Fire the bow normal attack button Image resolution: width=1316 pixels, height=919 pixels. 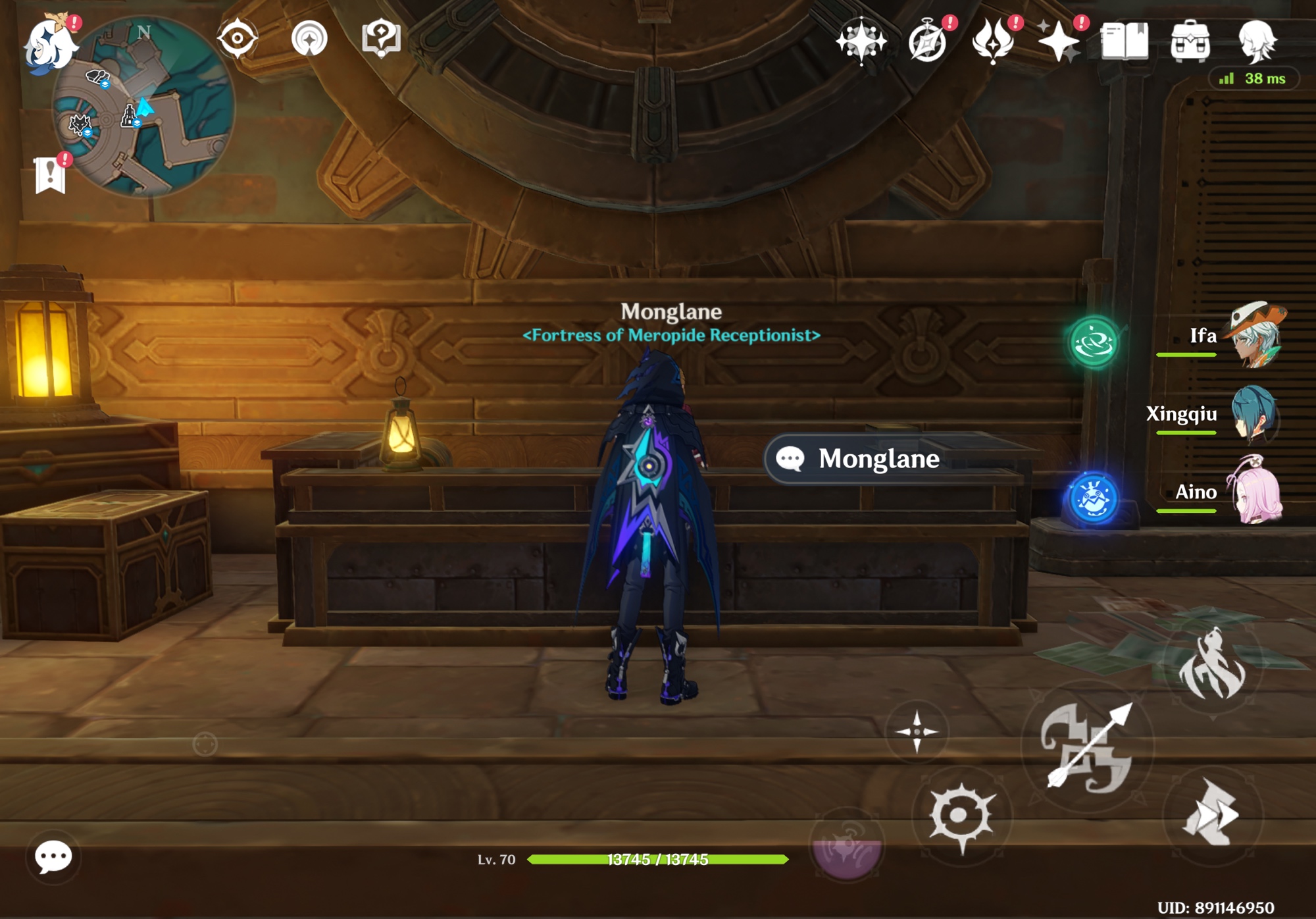point(1088,746)
